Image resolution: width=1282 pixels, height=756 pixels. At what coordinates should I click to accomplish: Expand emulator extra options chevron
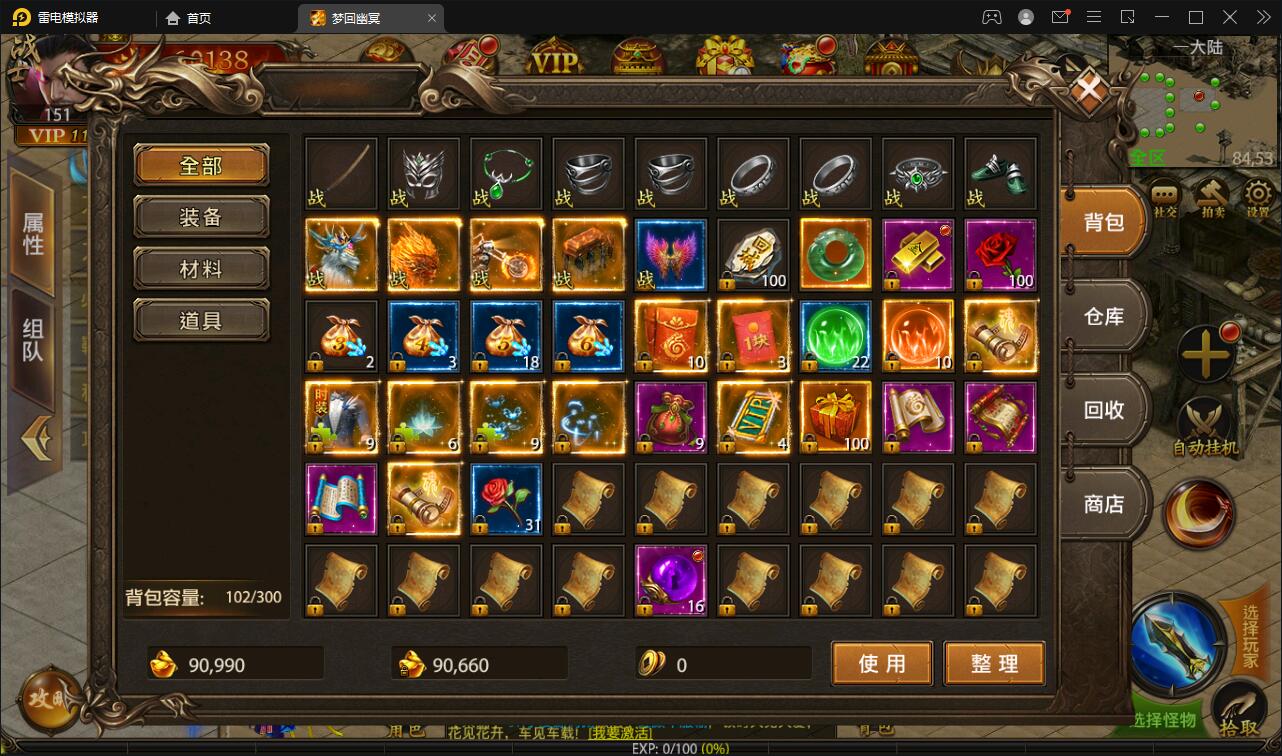1262,16
